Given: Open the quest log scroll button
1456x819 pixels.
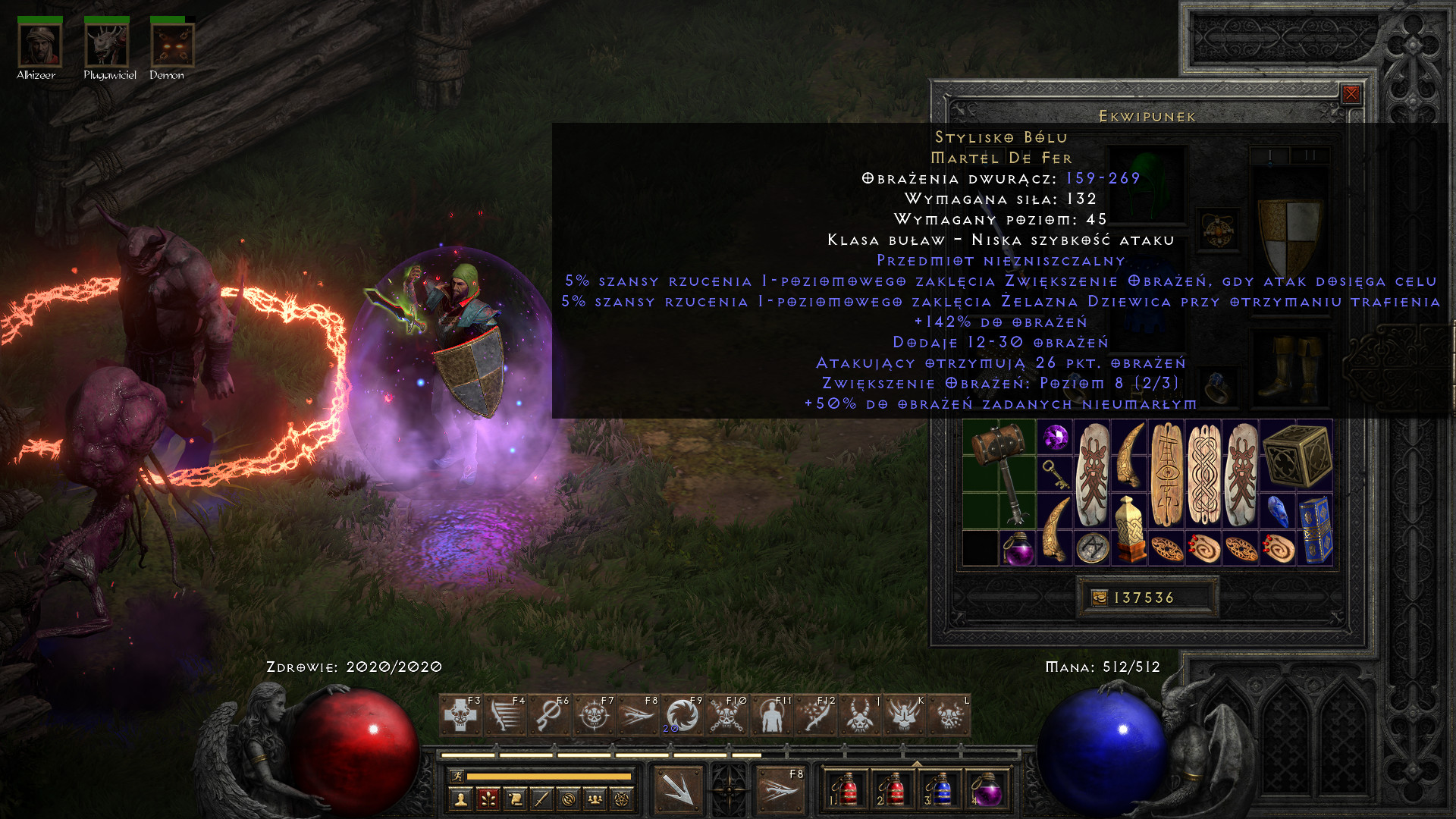Looking at the screenshot, I should 515,799.
